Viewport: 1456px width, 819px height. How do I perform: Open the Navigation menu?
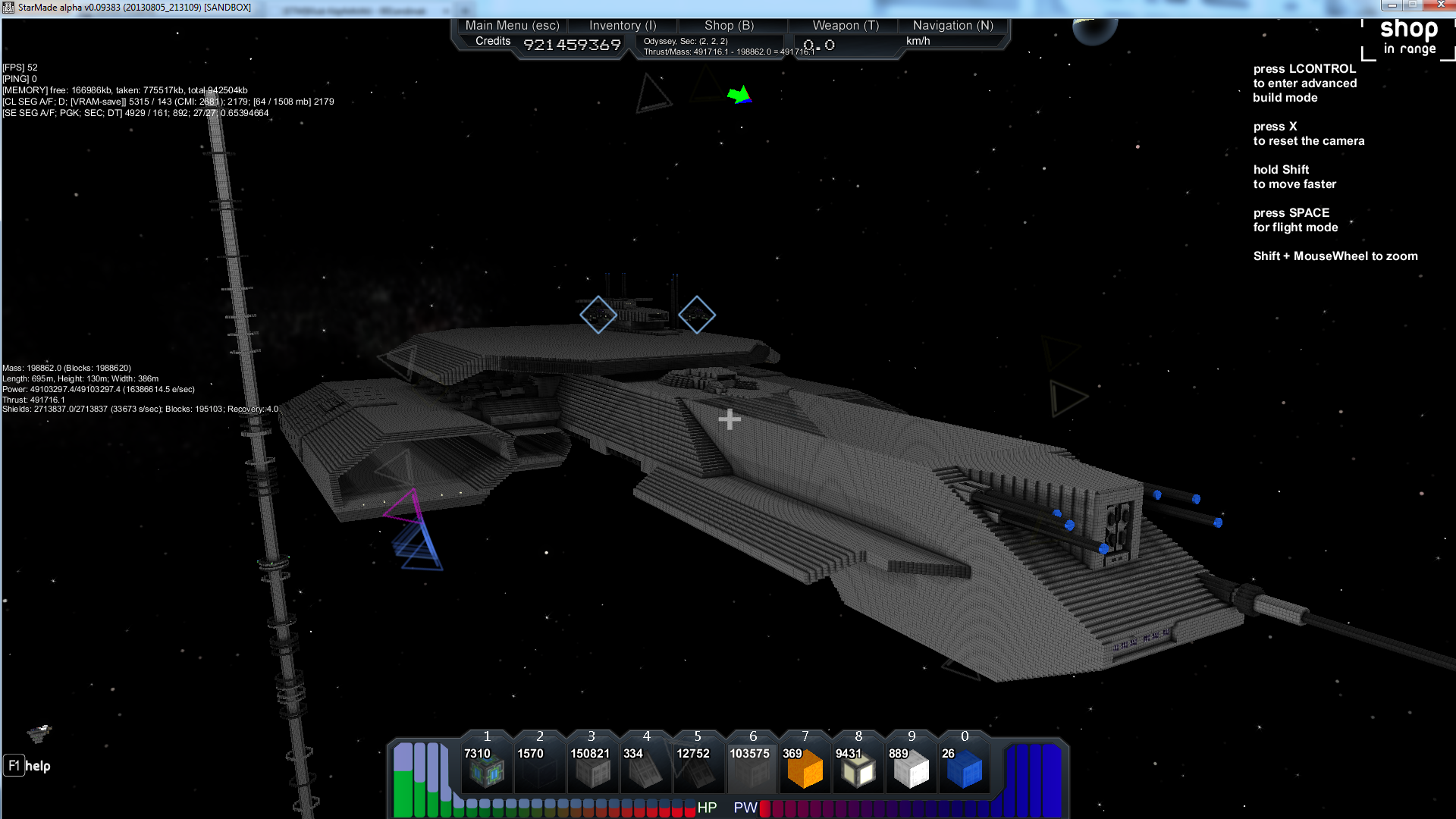[952, 25]
